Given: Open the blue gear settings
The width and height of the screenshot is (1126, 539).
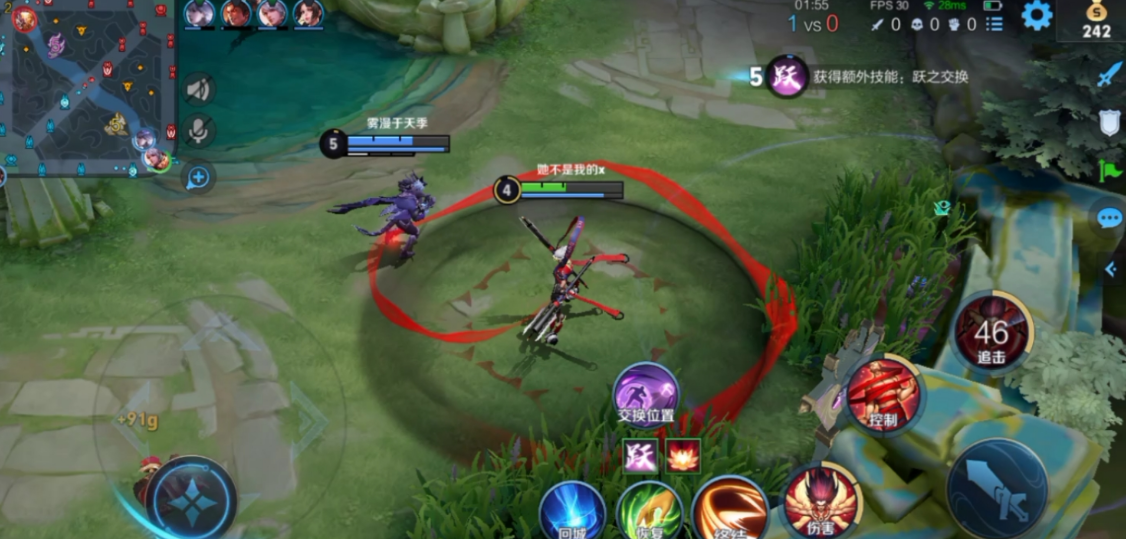Looking at the screenshot, I should click(1036, 15).
